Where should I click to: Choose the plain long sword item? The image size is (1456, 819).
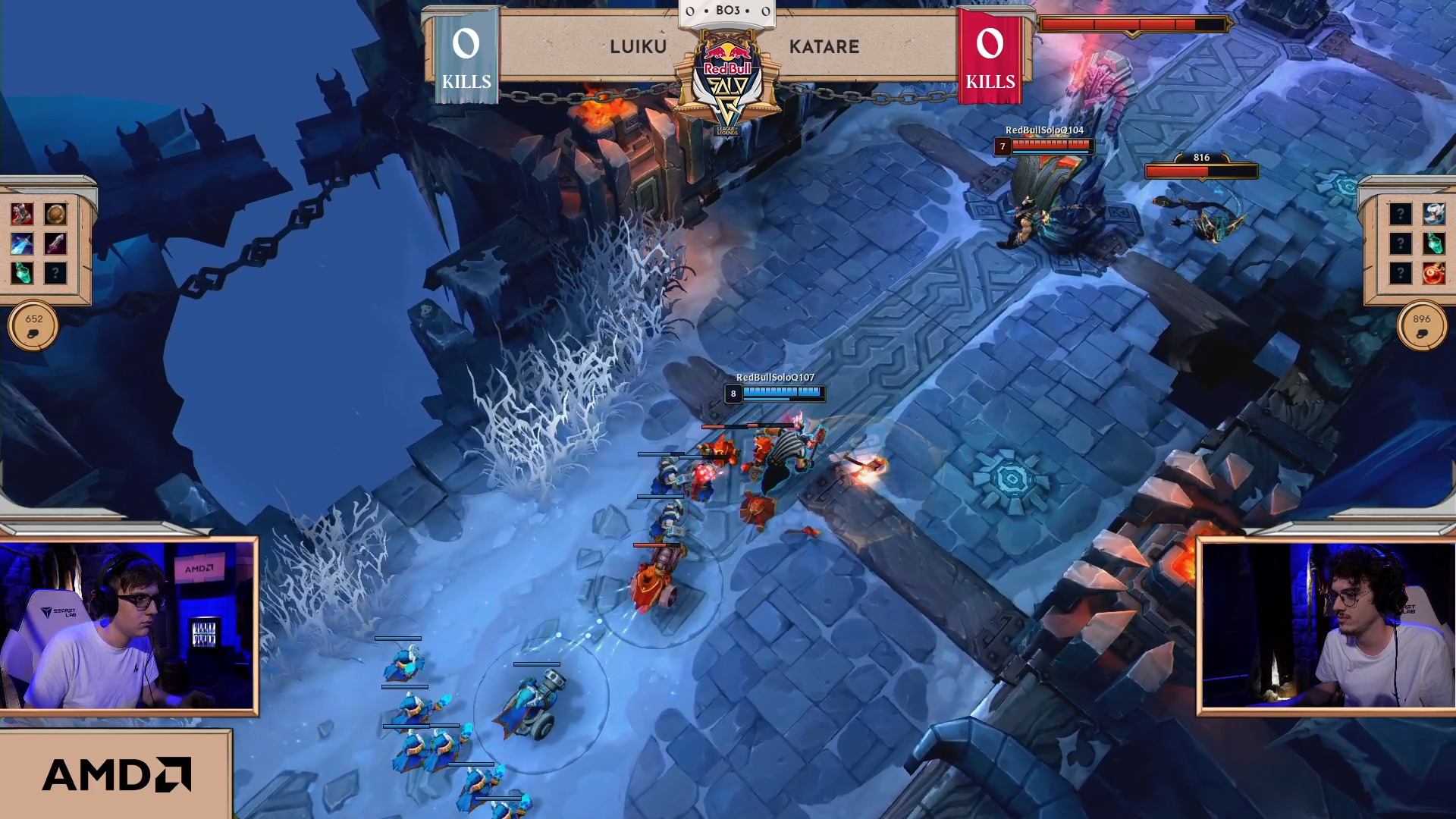(55, 243)
